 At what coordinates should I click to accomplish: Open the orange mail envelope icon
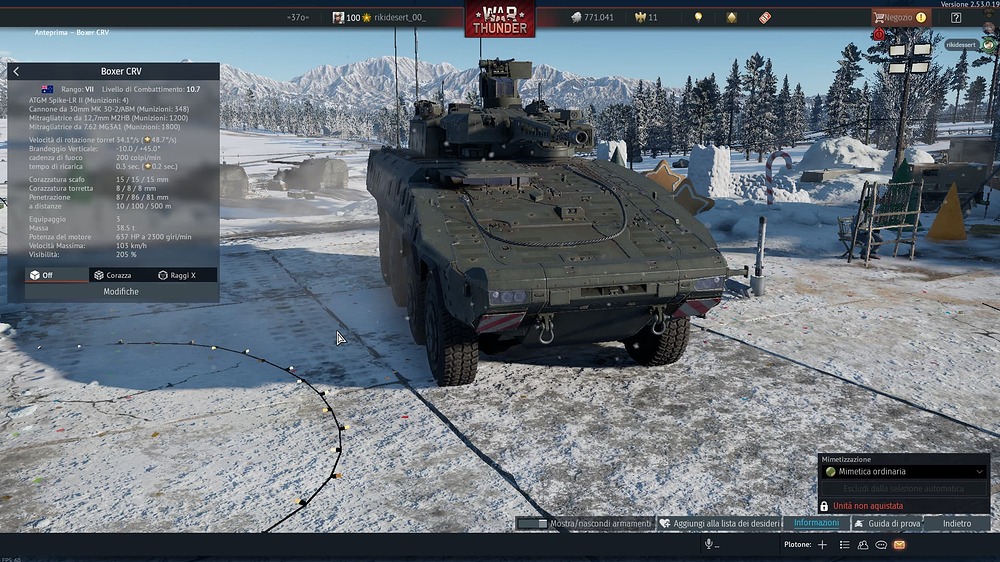[899, 545]
